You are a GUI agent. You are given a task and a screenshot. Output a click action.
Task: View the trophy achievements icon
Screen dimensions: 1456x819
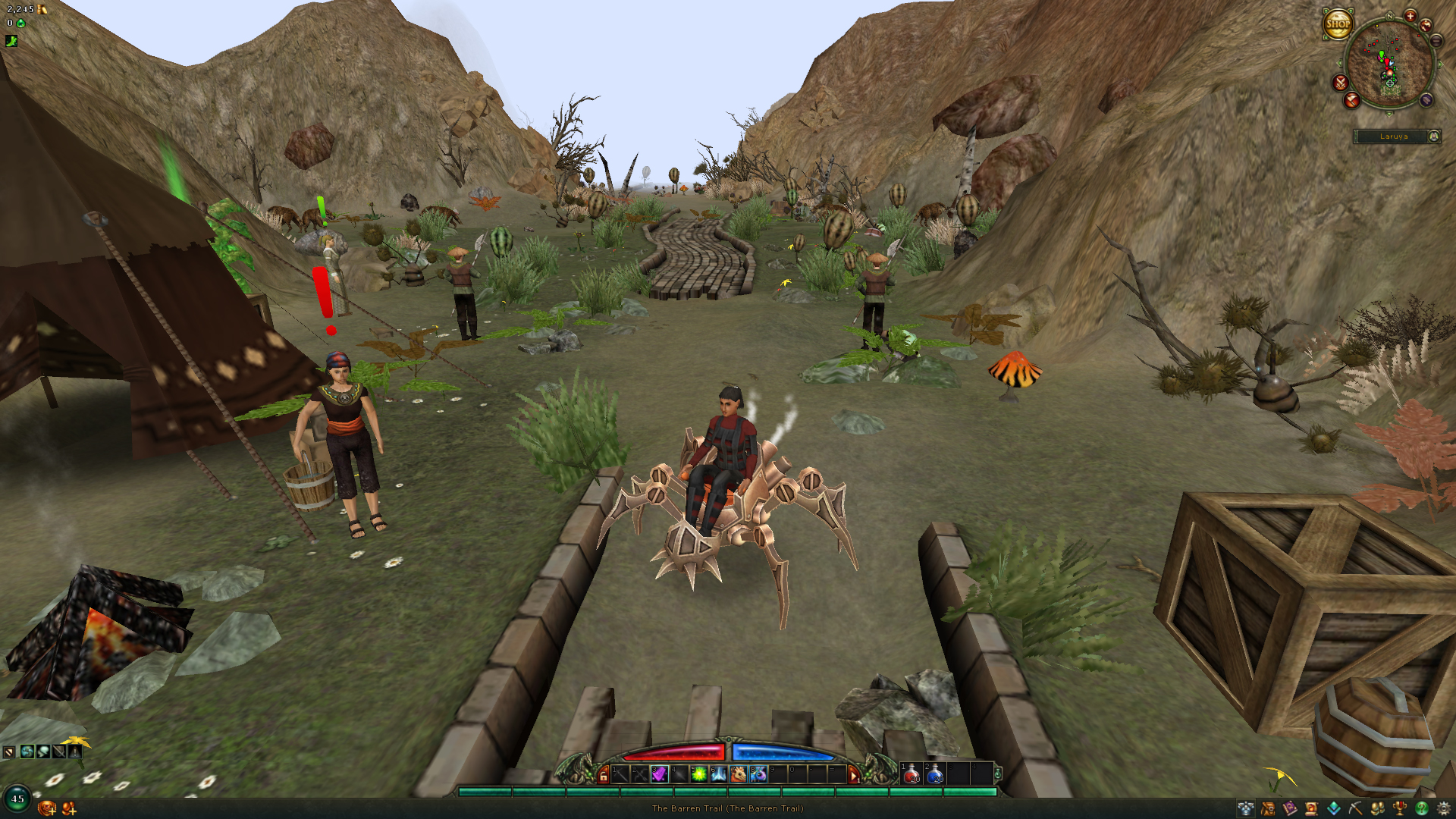pyautogui.click(x=1398, y=809)
